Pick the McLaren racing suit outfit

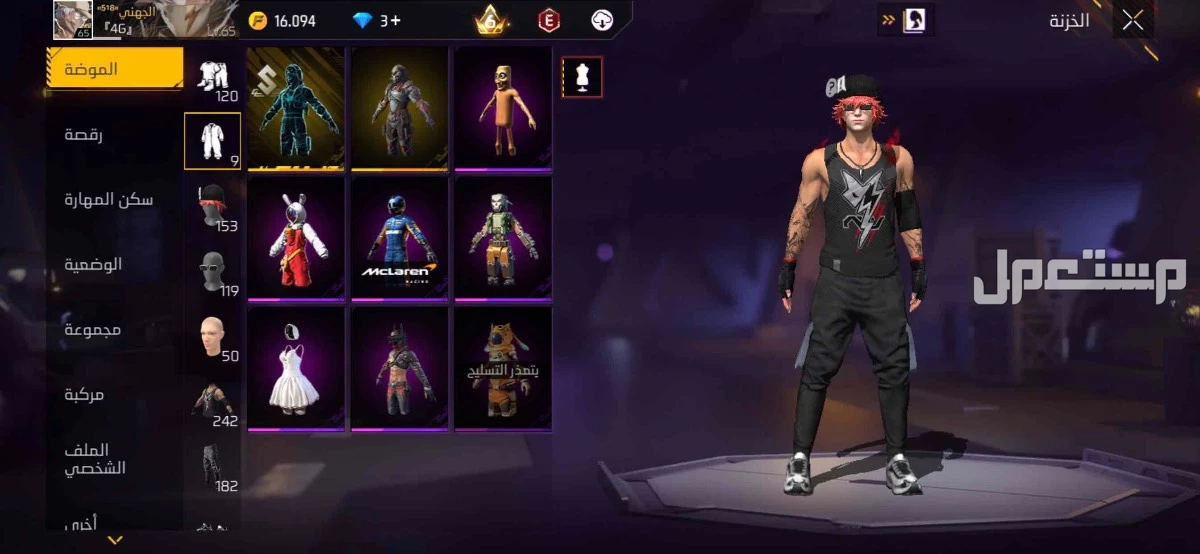click(x=400, y=238)
